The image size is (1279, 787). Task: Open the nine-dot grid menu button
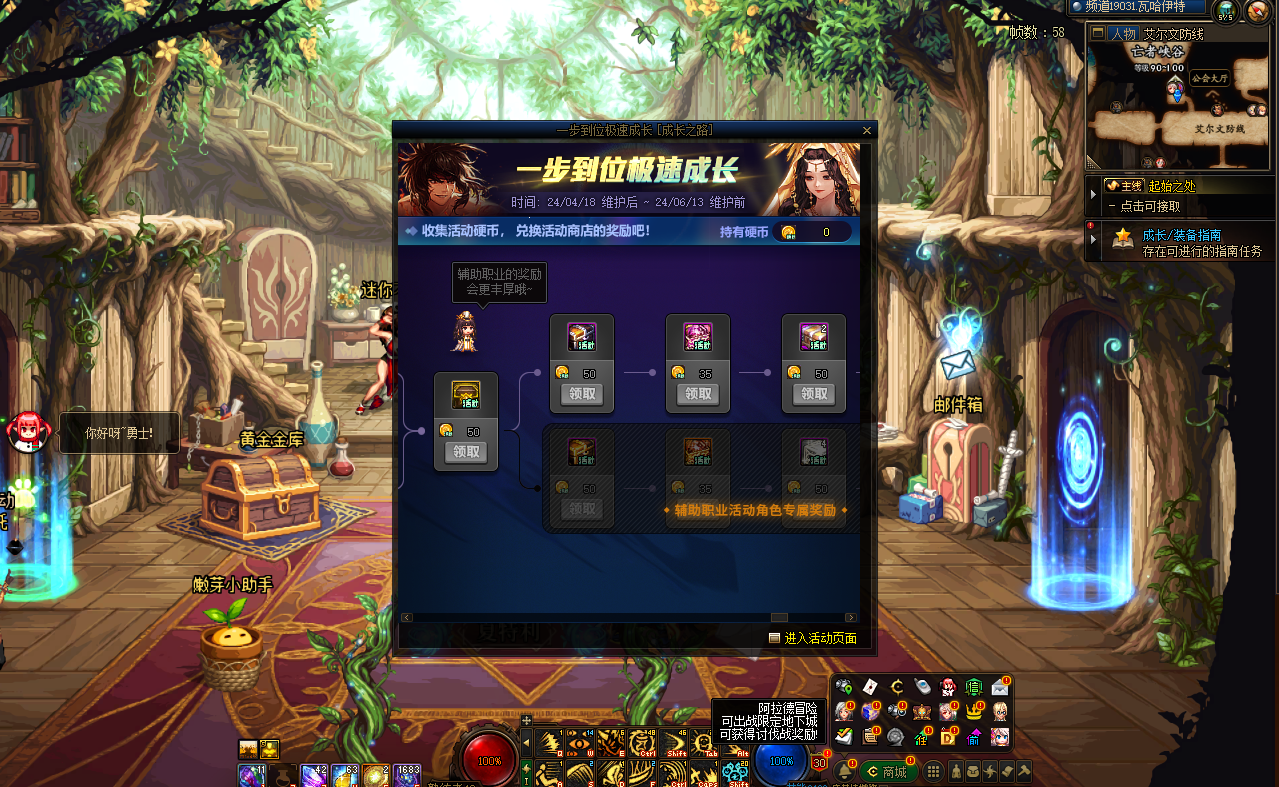(x=932, y=772)
